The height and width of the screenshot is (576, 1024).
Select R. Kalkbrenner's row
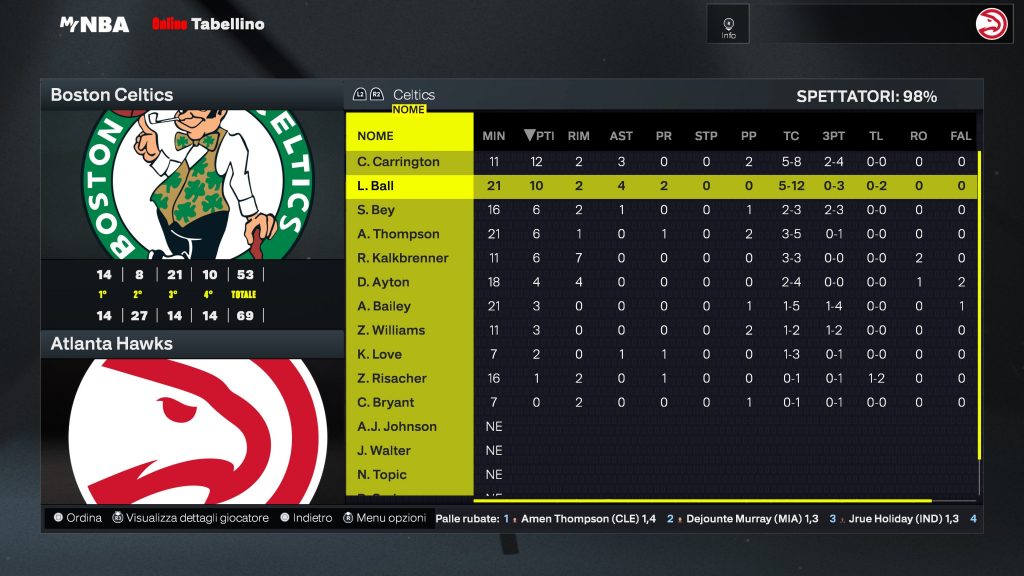click(x=402, y=258)
